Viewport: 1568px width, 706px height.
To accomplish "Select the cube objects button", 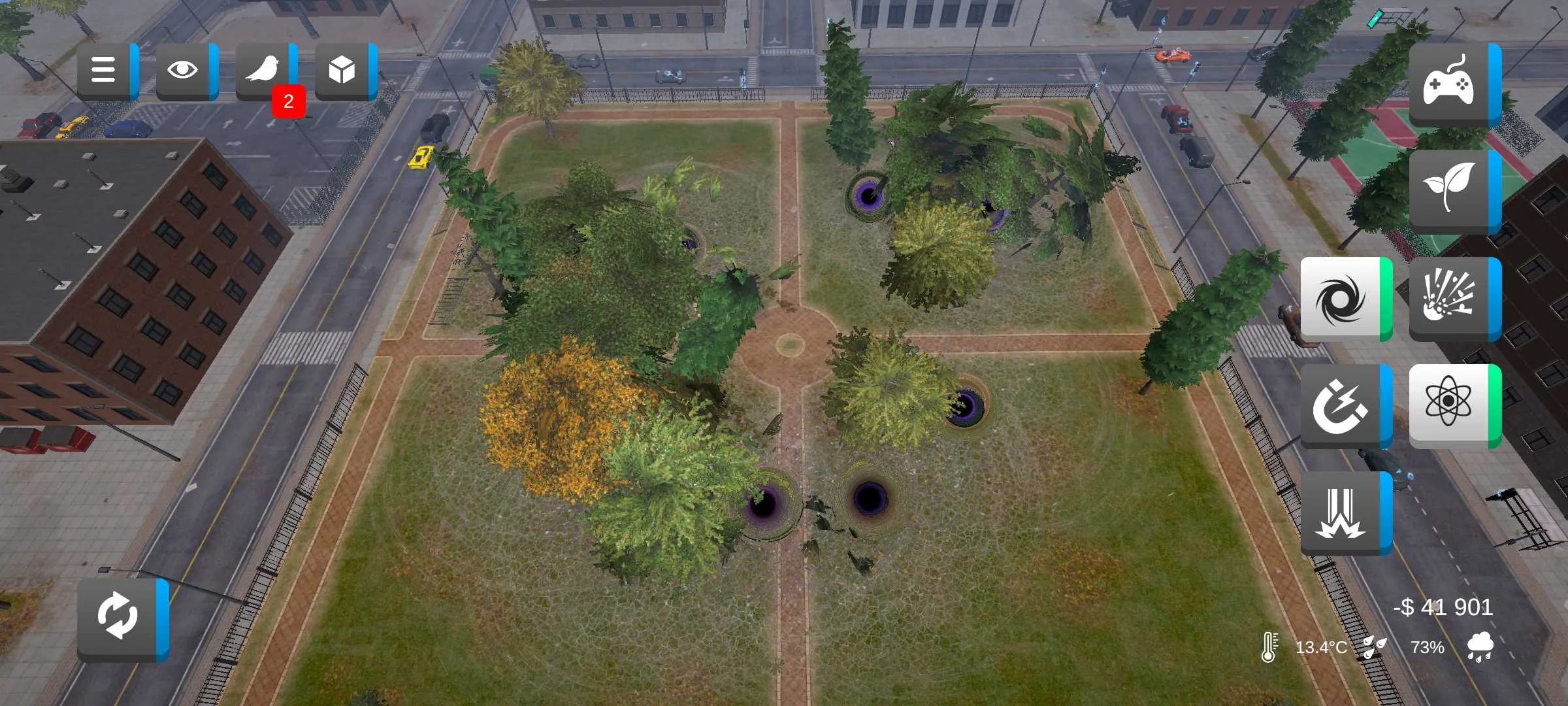I will [x=342, y=70].
